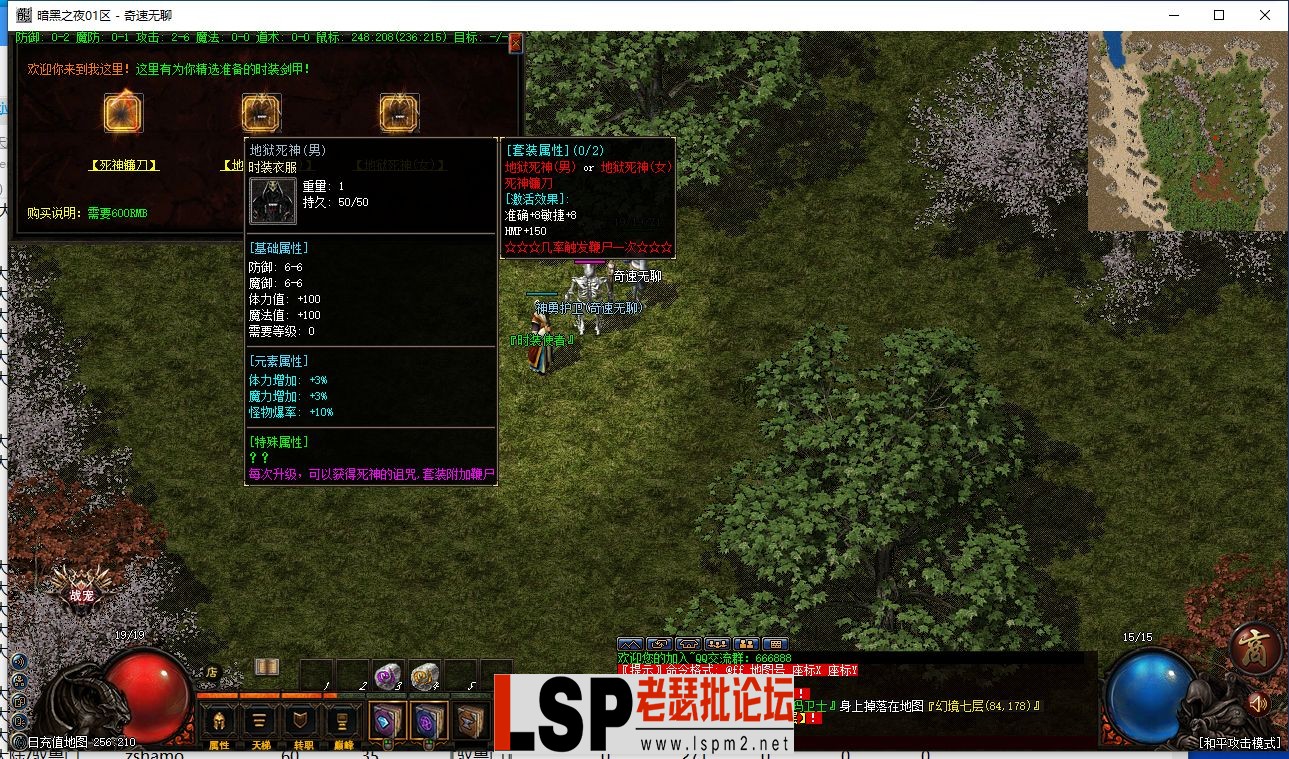The width and height of the screenshot is (1289, 759).
Task: Open the purple swirl spellbook
Action: pyautogui.click(x=429, y=721)
